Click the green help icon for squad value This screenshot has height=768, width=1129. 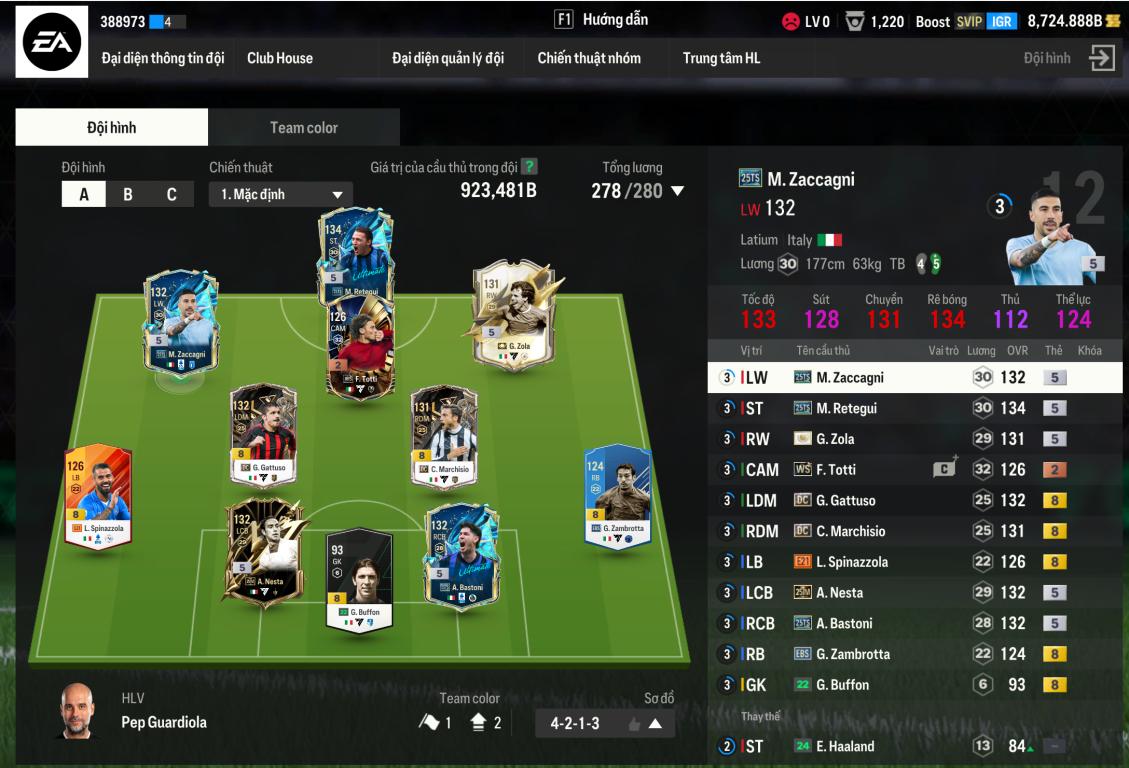(530, 167)
